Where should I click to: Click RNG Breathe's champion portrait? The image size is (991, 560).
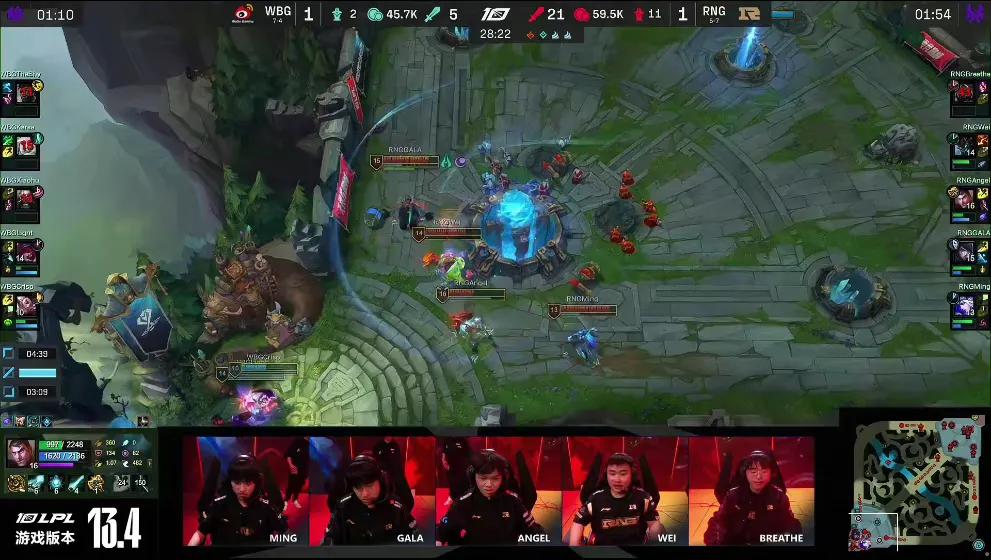963,96
